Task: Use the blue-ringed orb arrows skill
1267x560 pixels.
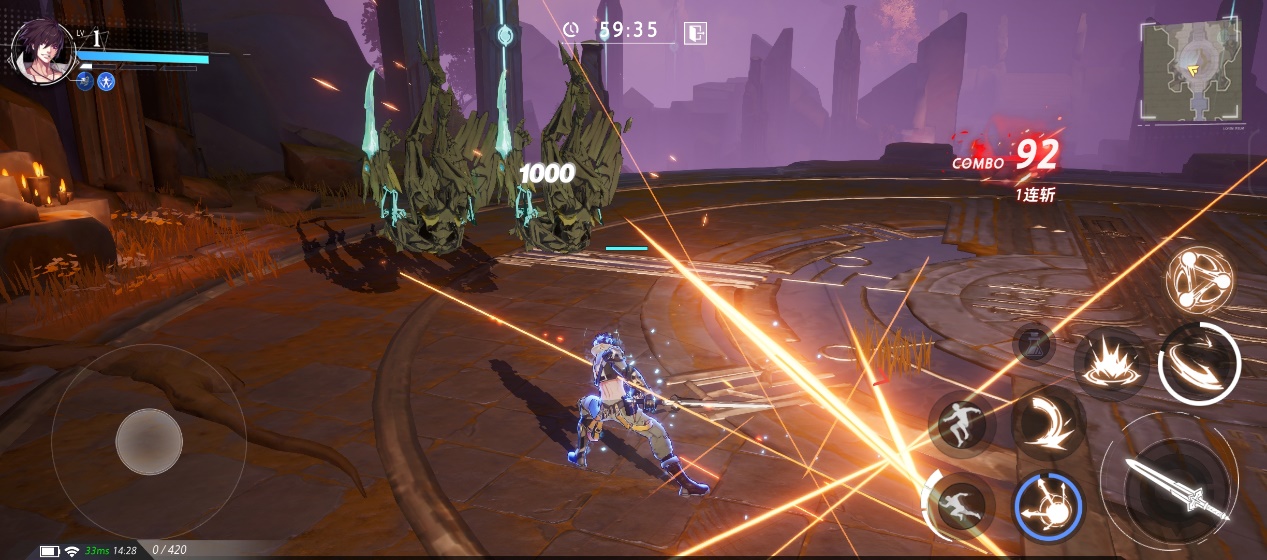Action: tap(1048, 506)
